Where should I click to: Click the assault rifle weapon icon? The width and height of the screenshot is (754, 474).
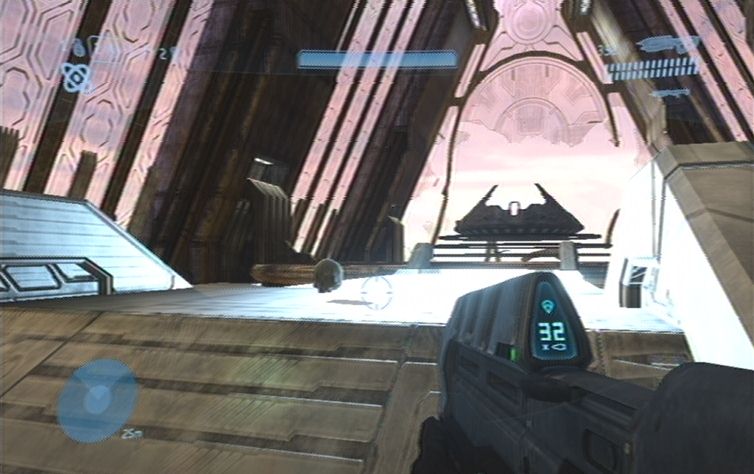click(667, 44)
